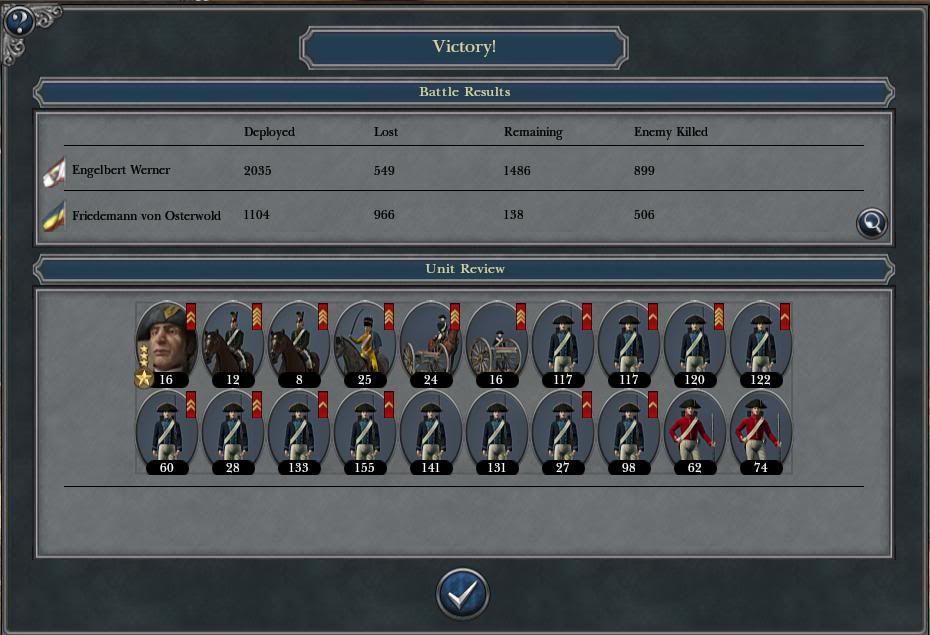Select the general's portrait unit card
The height and width of the screenshot is (635, 930).
point(165,342)
